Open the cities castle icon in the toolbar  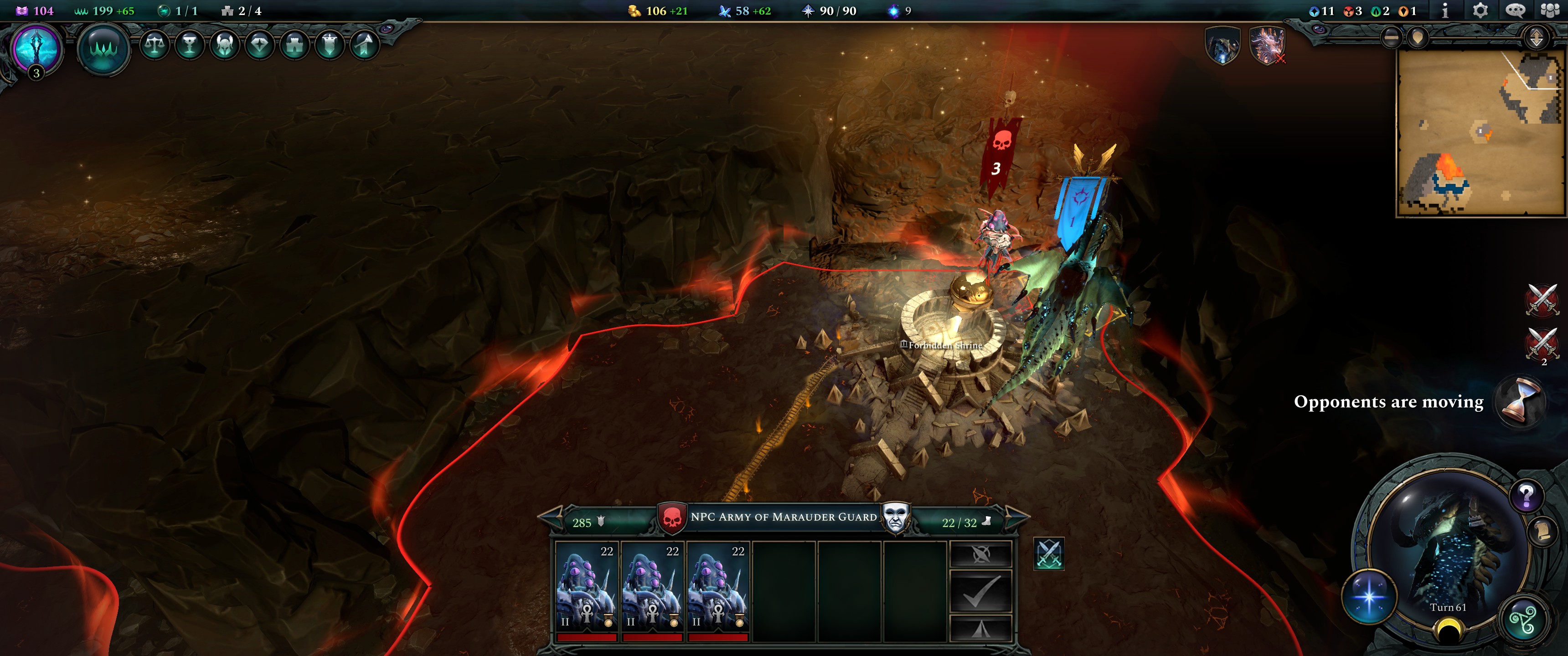tap(294, 46)
